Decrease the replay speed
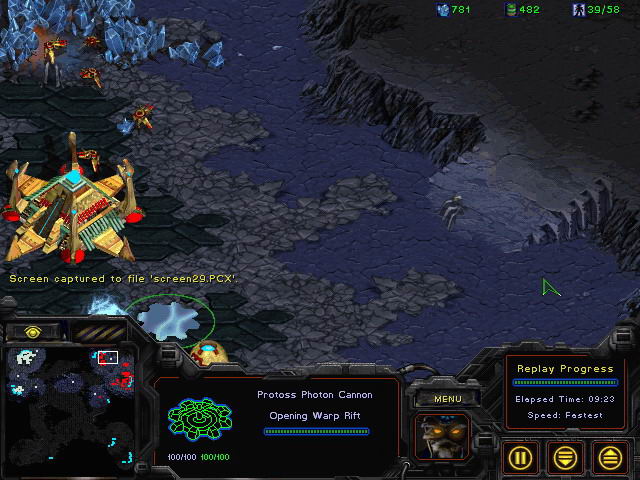Image resolution: width=640 pixels, height=480 pixels. [566, 458]
